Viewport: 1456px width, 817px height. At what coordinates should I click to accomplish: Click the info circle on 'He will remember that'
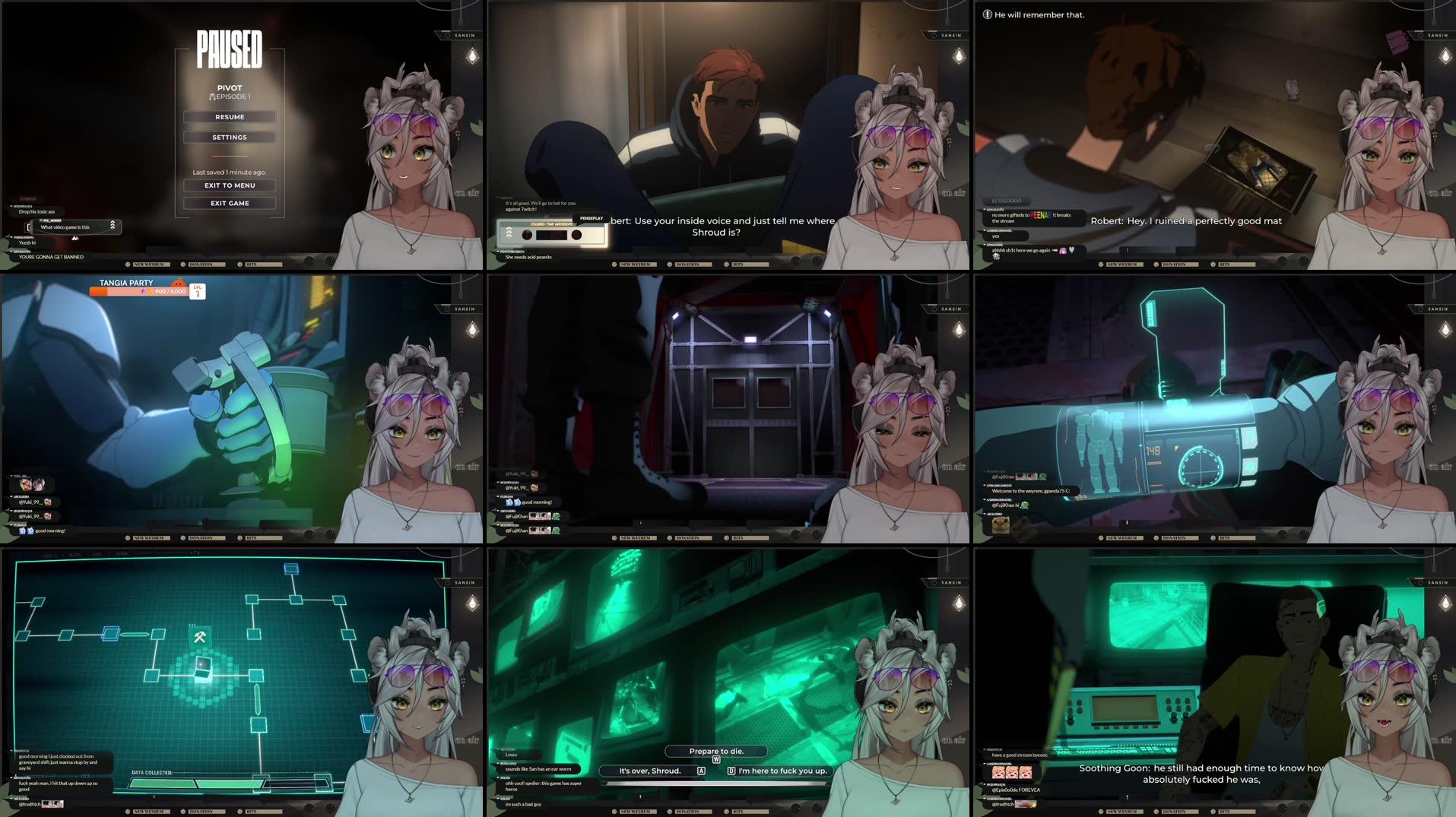[986, 14]
